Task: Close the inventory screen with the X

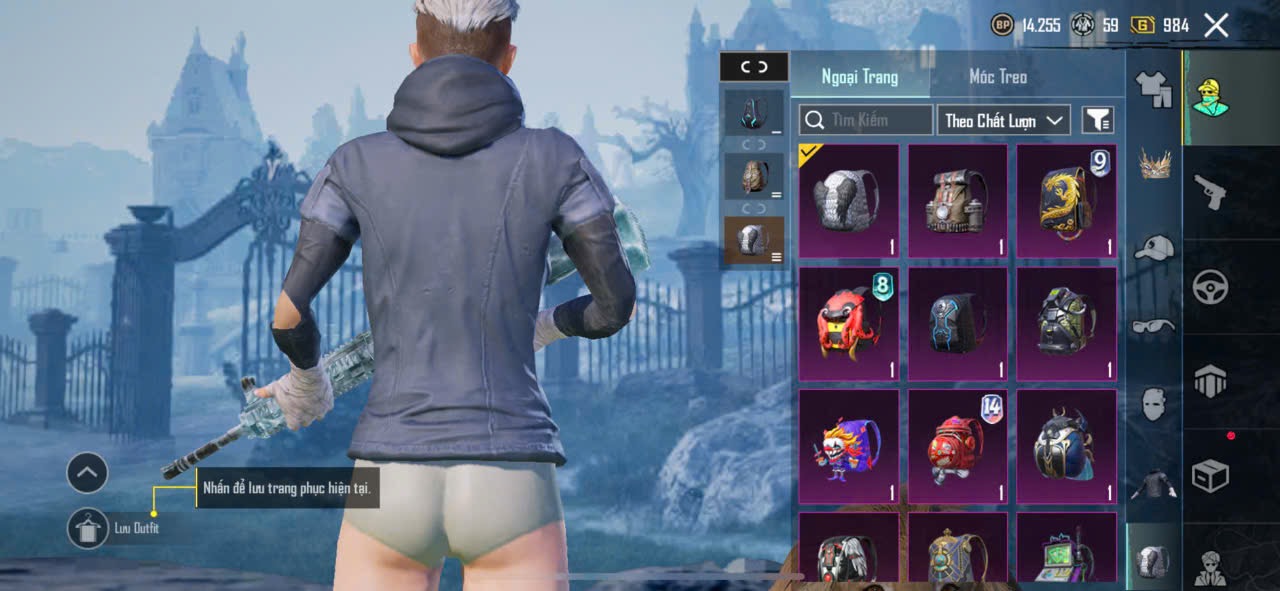Action: coord(1216,26)
